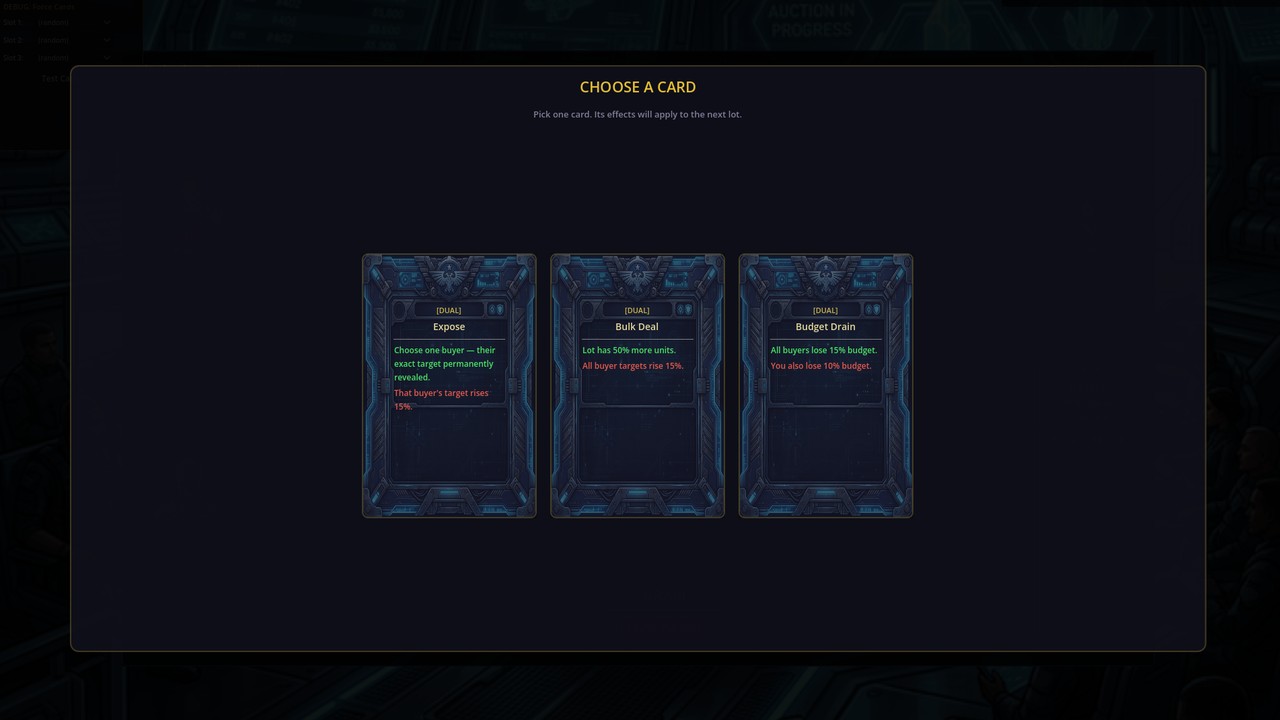
Task: Click the CHOOSE A CARD title
Action: point(637,87)
